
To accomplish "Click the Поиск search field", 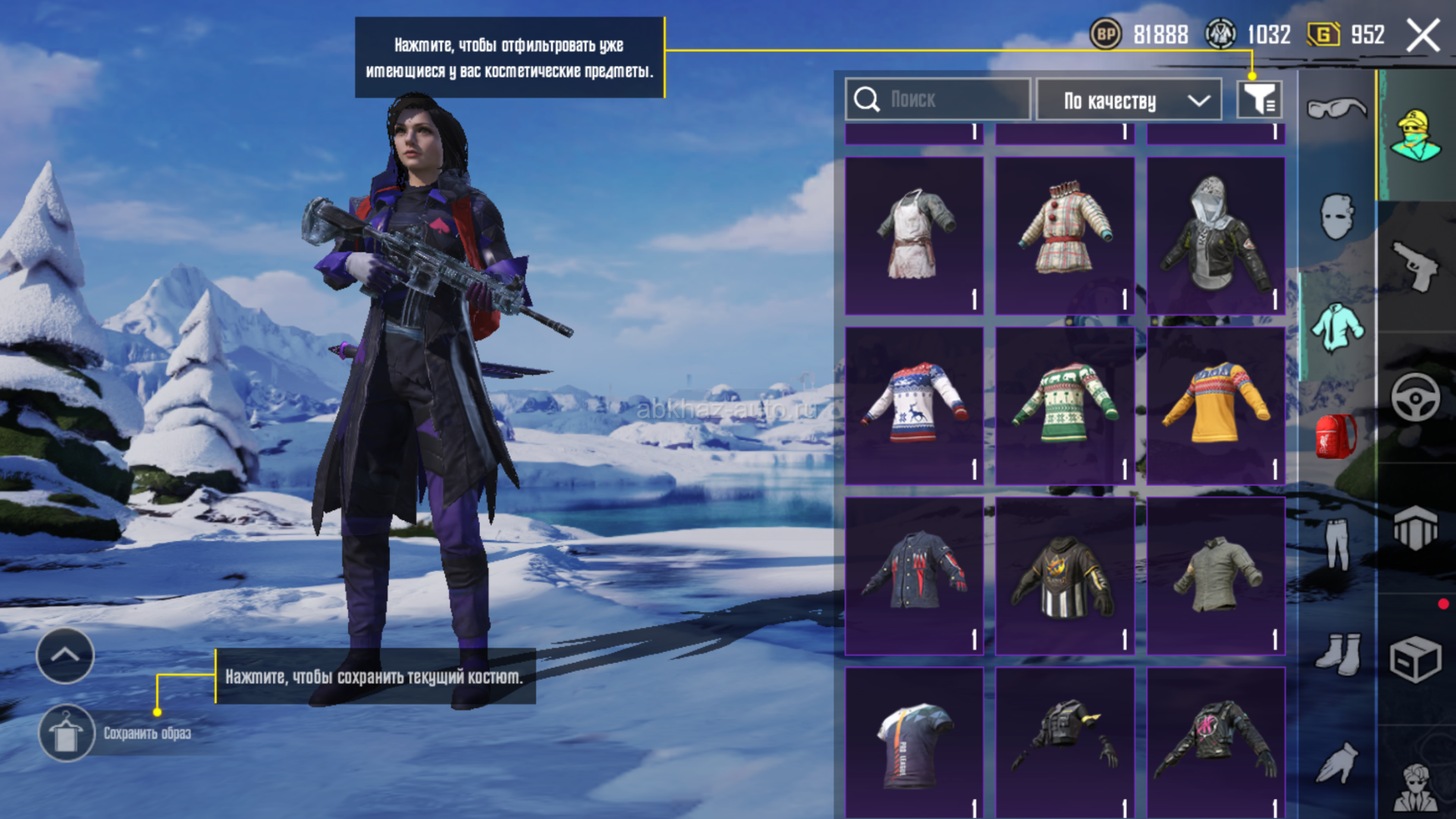I will point(937,99).
